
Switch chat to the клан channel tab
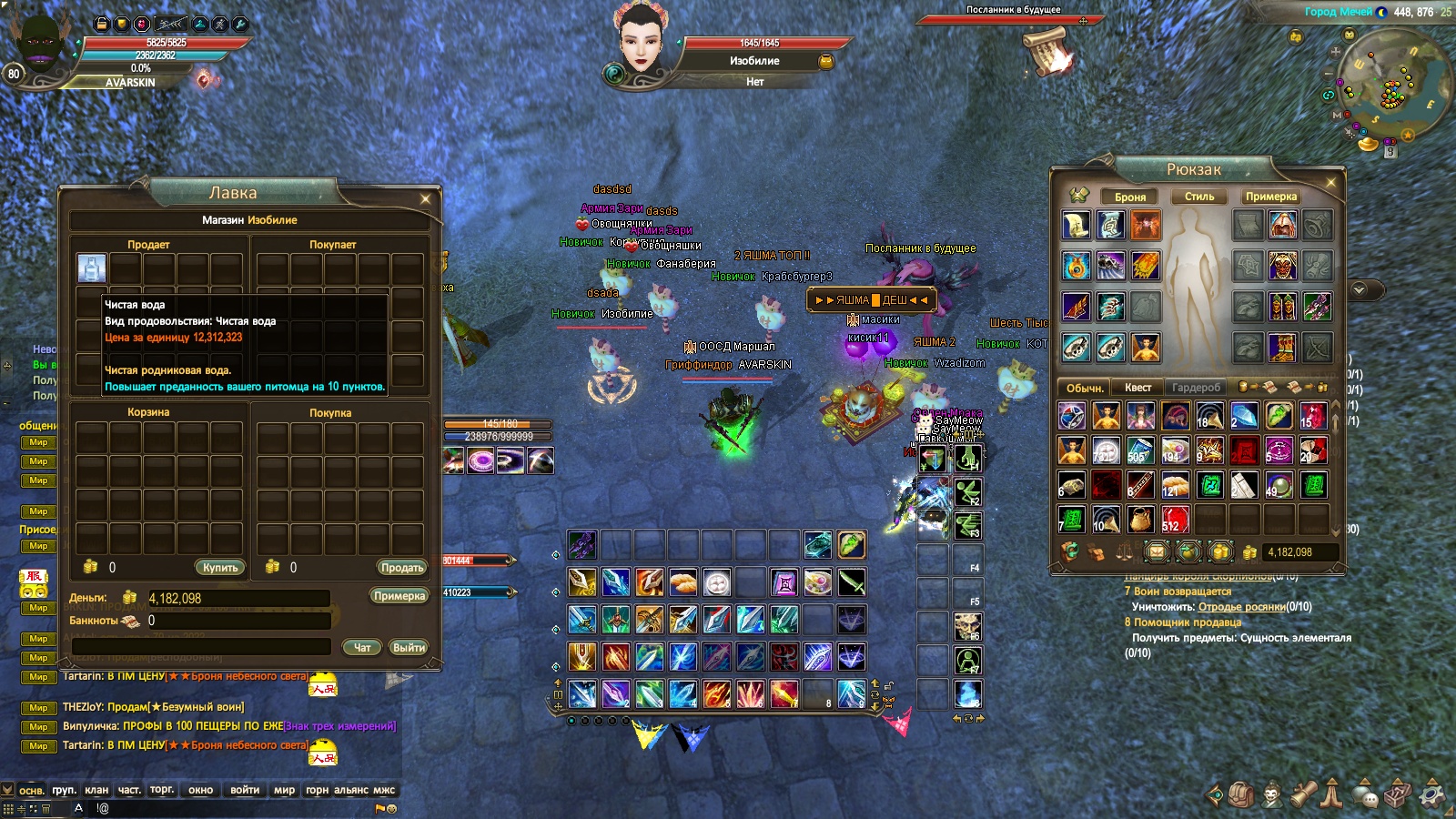[96, 790]
